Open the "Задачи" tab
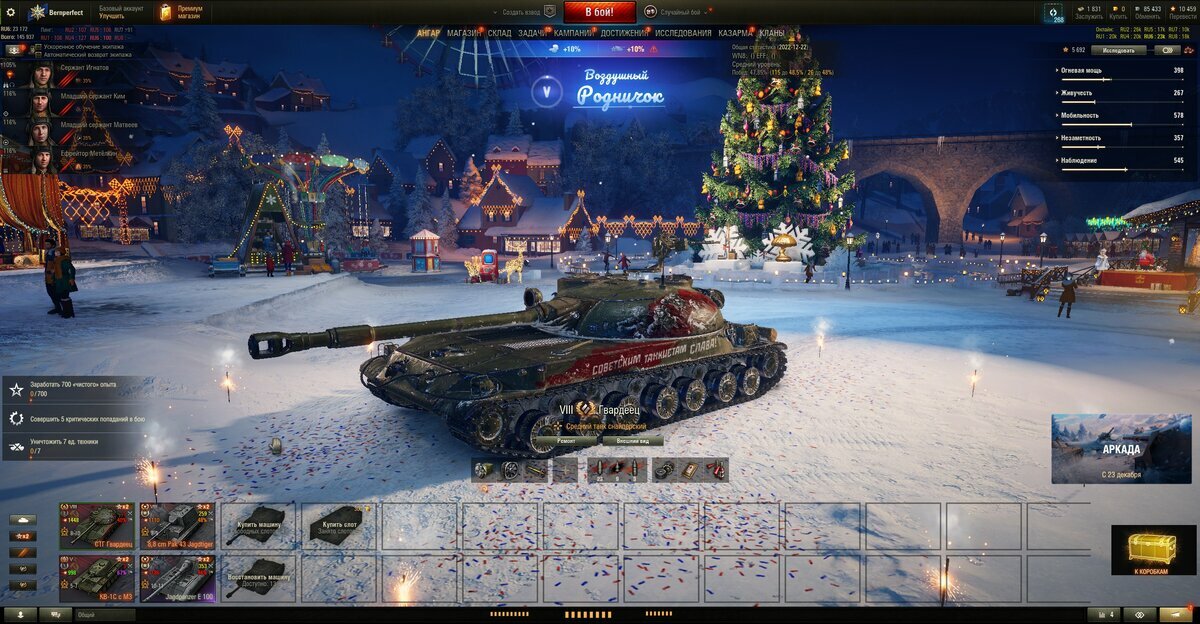1200x624 pixels. (x=532, y=33)
